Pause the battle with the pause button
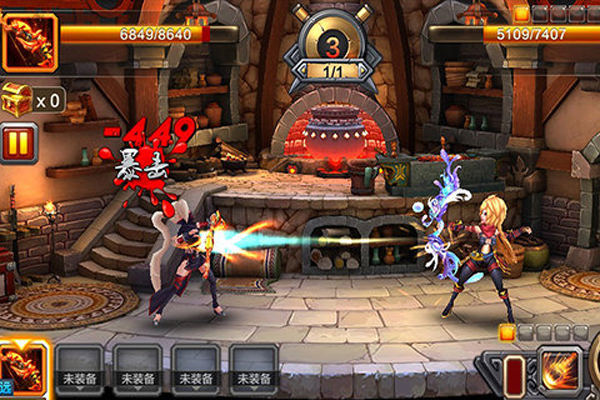 tap(16, 141)
